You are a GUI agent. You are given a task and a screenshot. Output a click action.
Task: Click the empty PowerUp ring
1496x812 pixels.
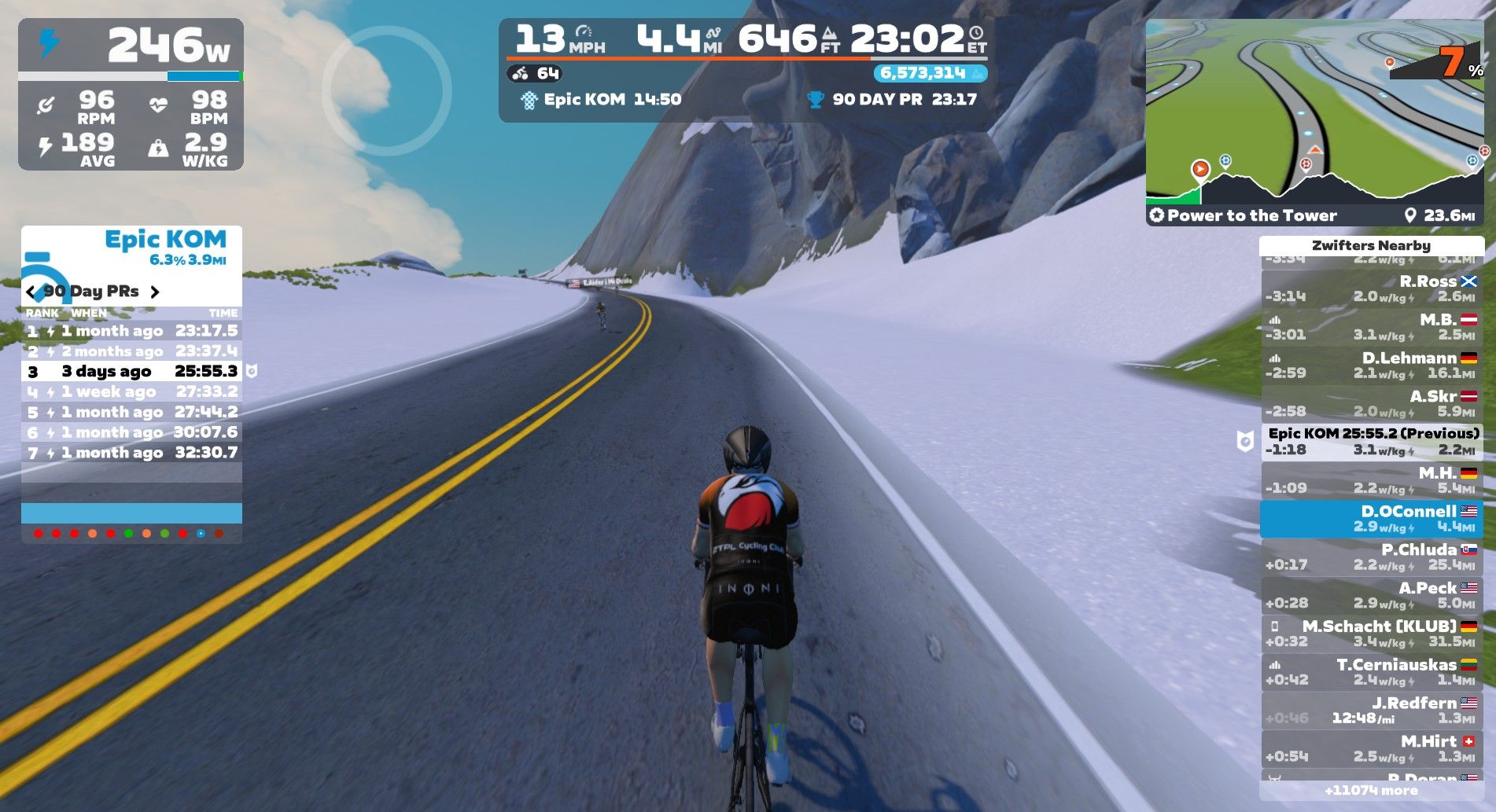(x=386, y=91)
